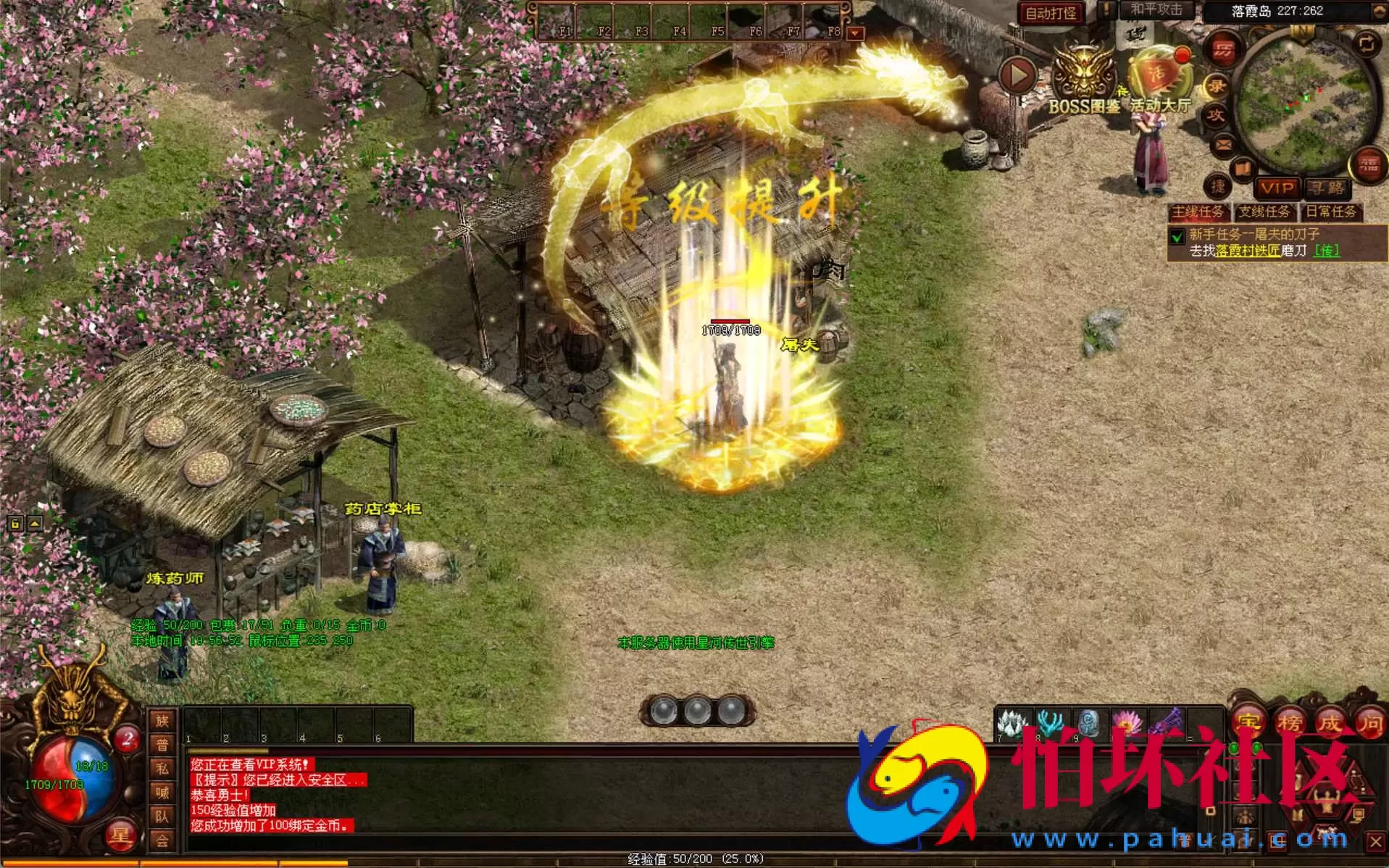
Task: Open the mail envelope icon beside the minimap
Action: point(1222,145)
